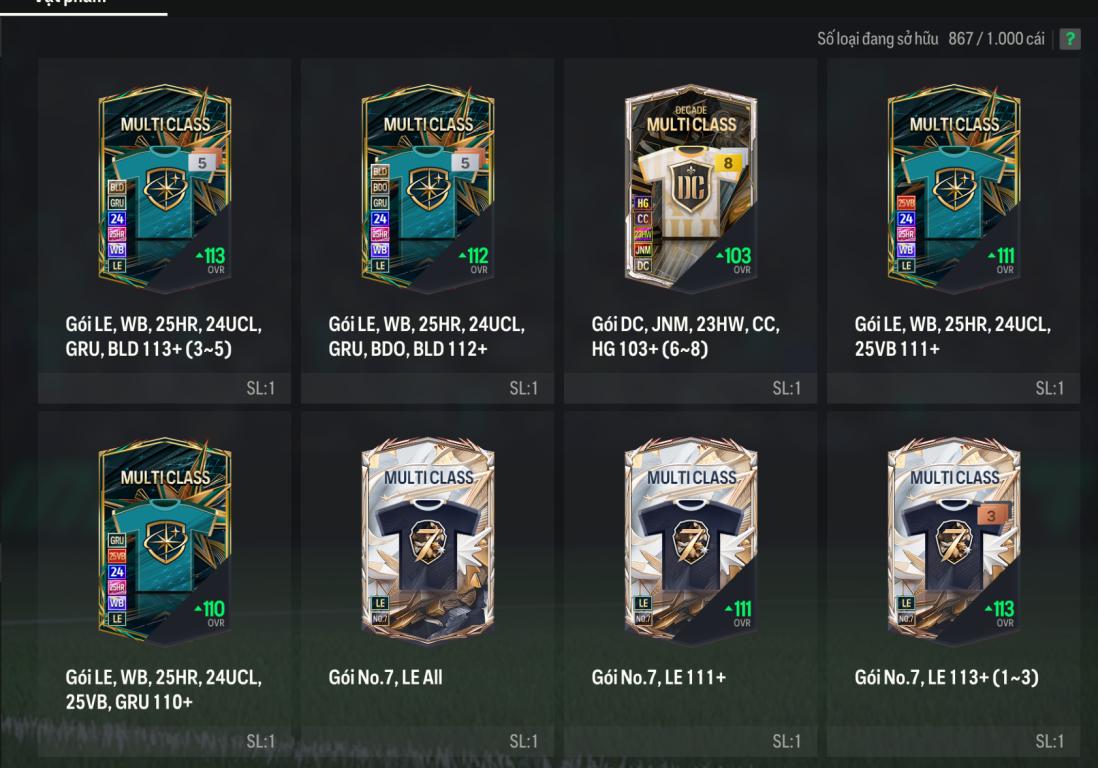Viewport: 1098px width, 768px height.
Task: Click the green question mark help icon
Action: 1070,39
